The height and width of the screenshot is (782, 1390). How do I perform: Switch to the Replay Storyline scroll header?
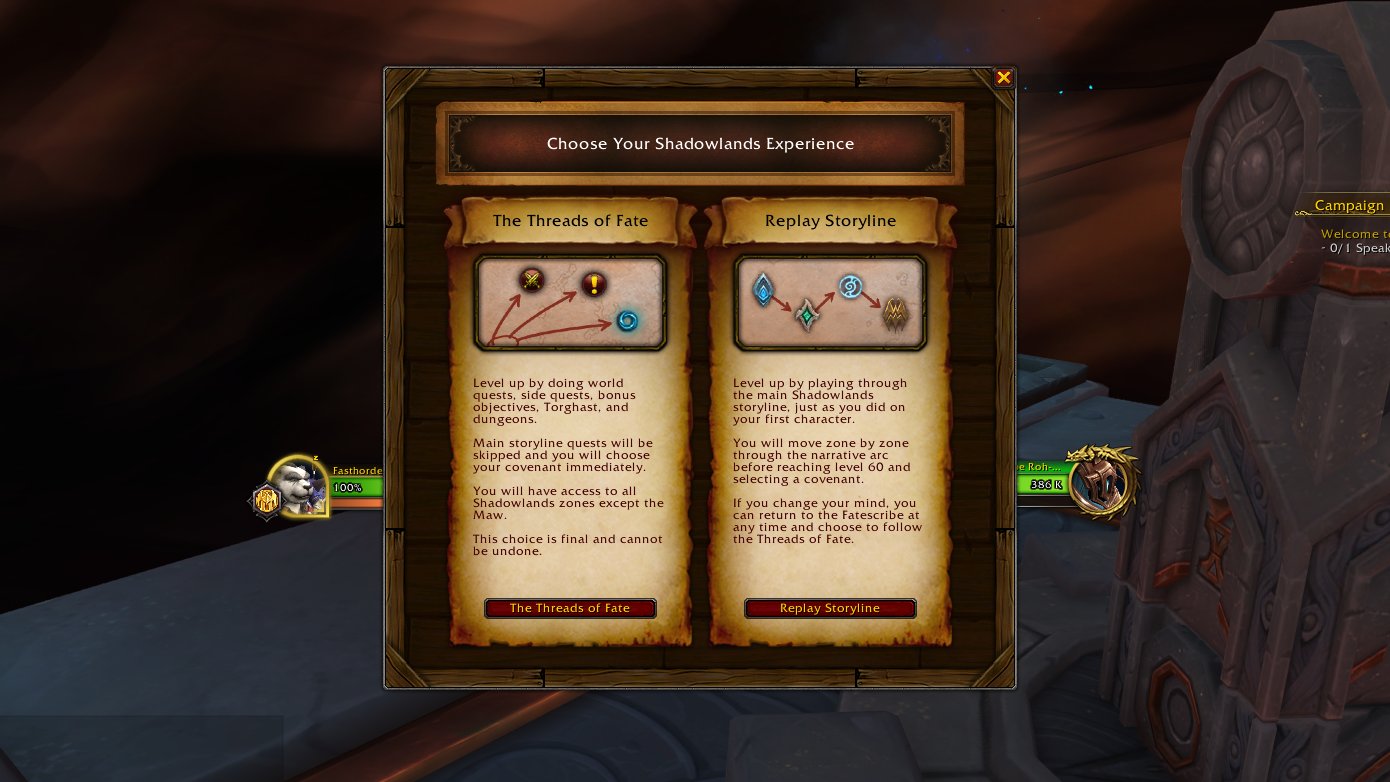click(x=830, y=221)
